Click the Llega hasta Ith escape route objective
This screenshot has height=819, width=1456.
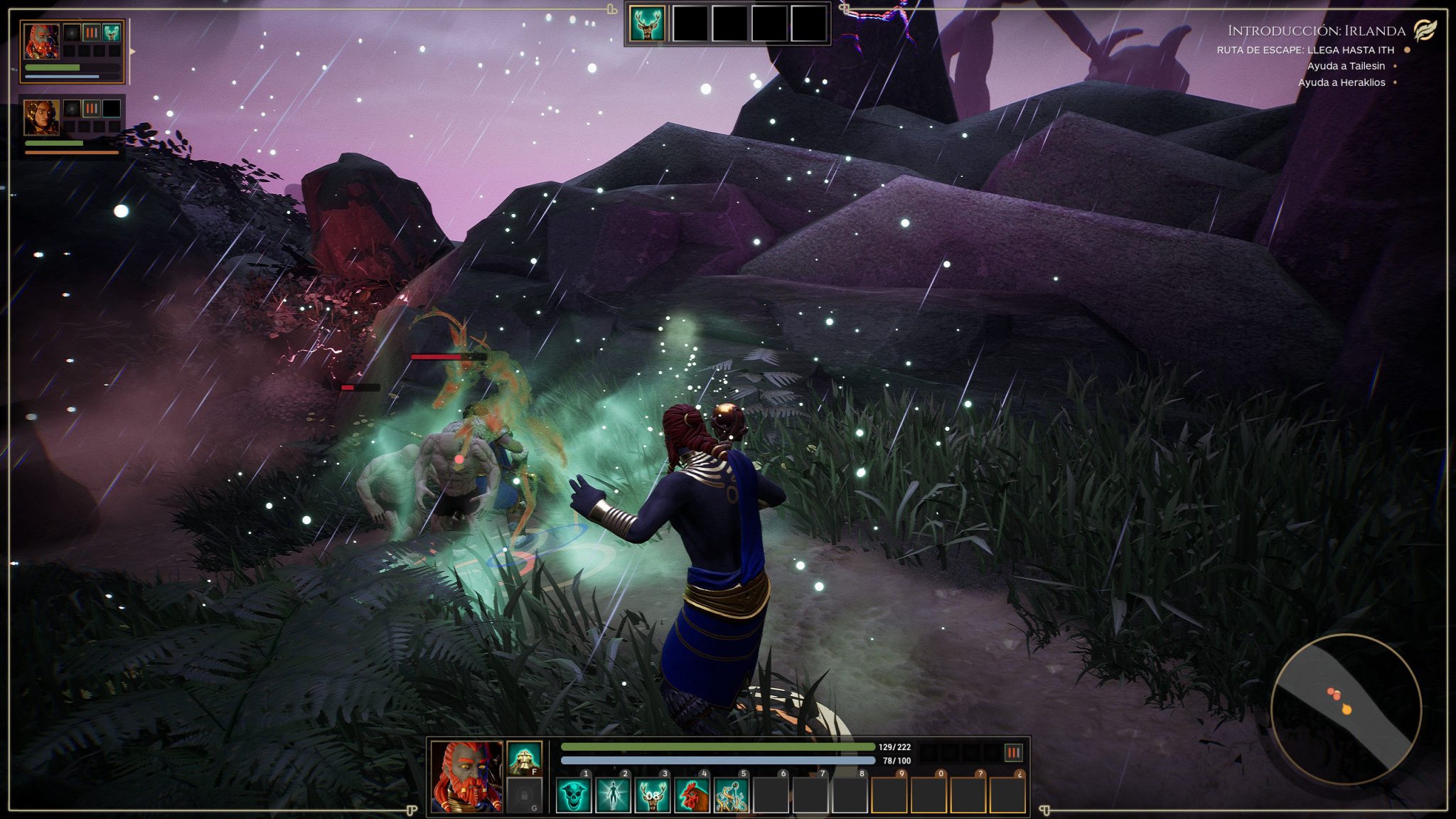pyautogui.click(x=1308, y=50)
